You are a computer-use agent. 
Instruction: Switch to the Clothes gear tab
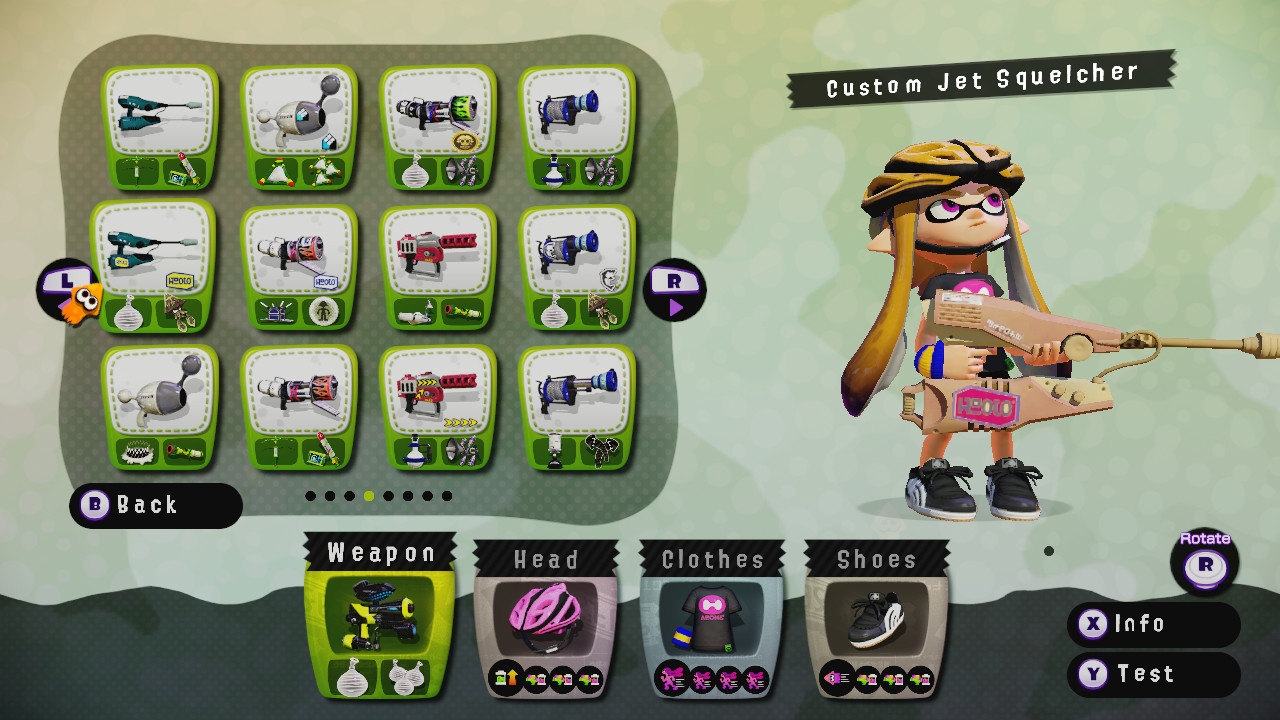(x=712, y=560)
